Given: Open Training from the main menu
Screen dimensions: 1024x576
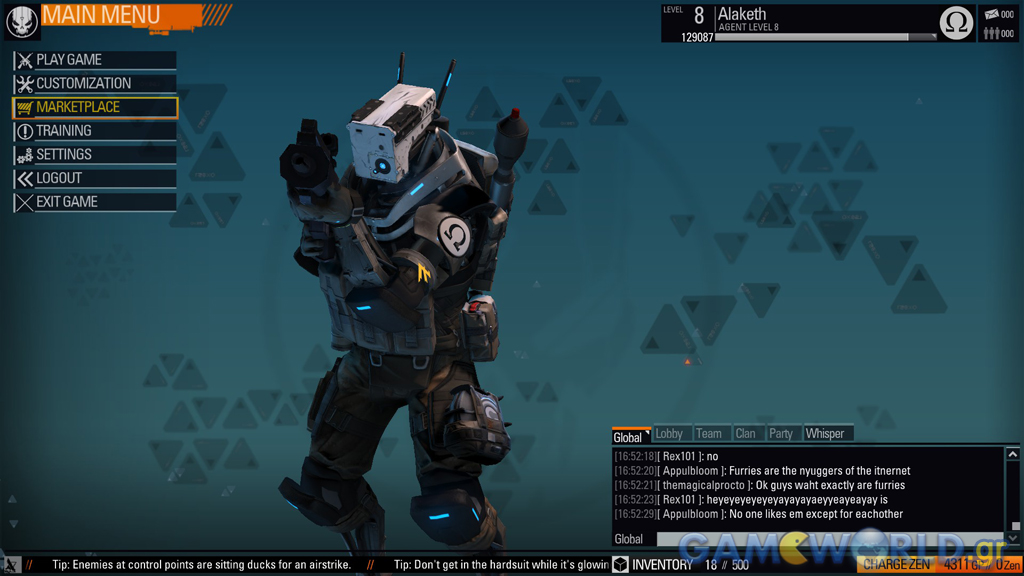Looking at the screenshot, I should 95,131.
